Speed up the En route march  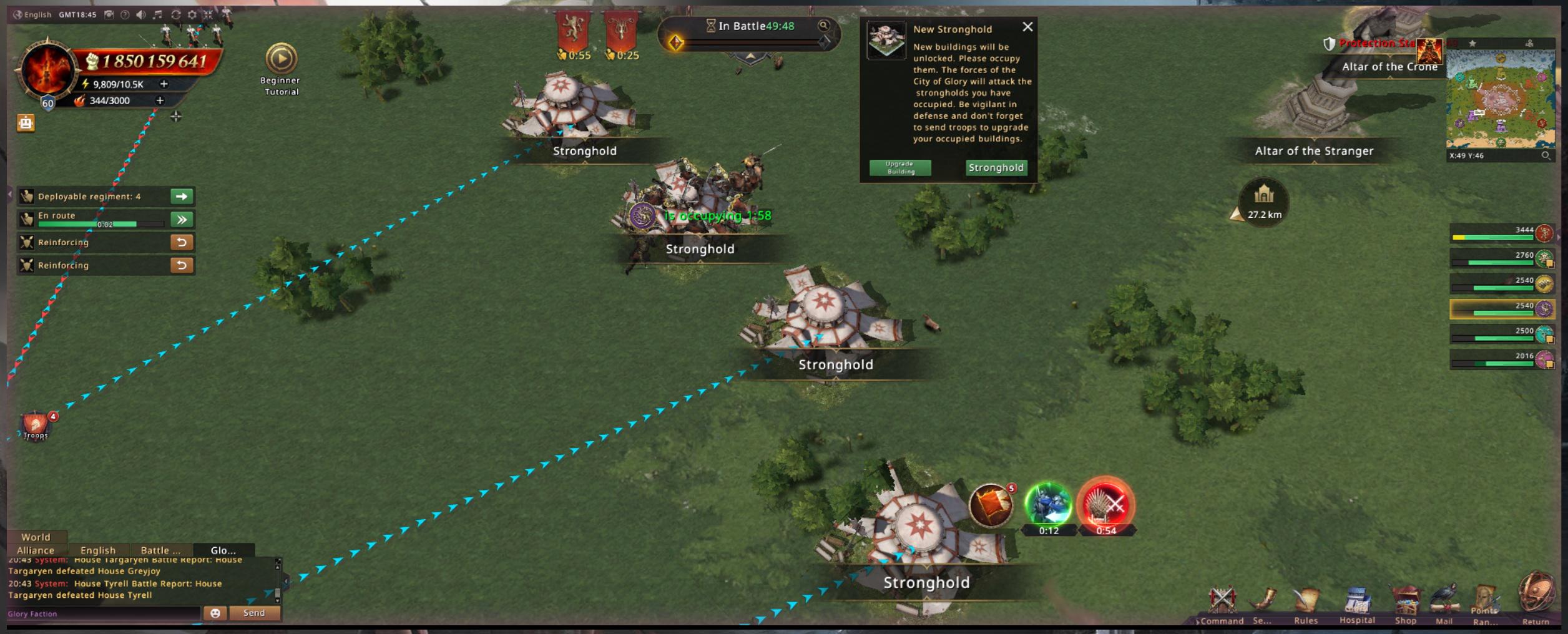click(182, 220)
